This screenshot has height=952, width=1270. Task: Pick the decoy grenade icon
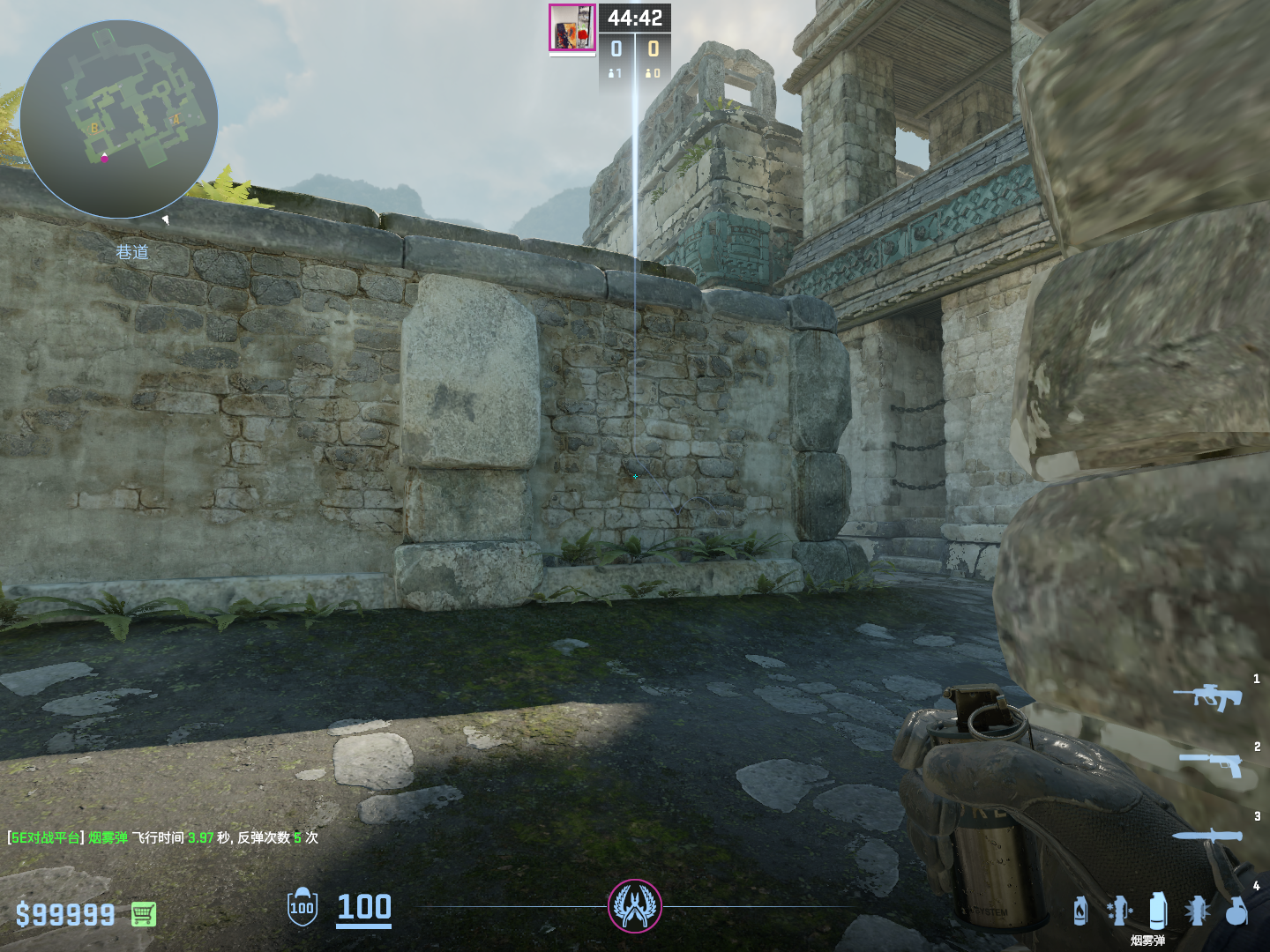1118,911
